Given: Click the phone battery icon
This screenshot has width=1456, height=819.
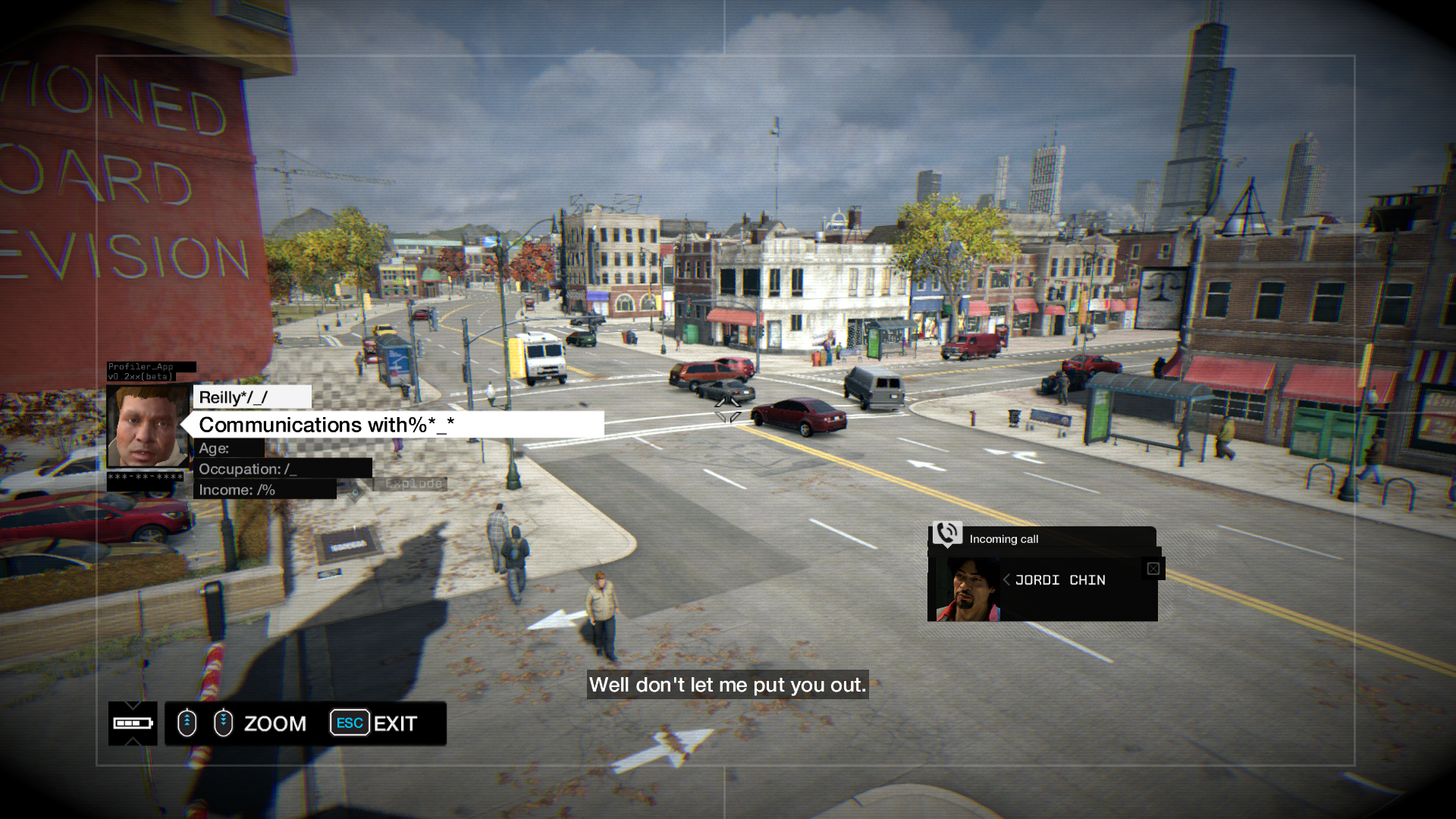Looking at the screenshot, I should coord(133,723).
